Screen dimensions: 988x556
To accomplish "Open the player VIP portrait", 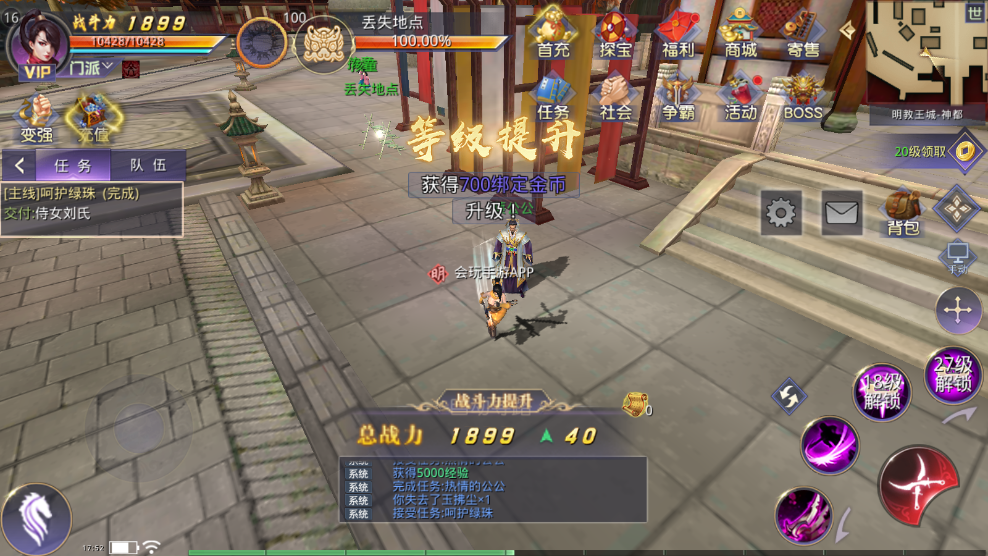I will tap(38, 45).
